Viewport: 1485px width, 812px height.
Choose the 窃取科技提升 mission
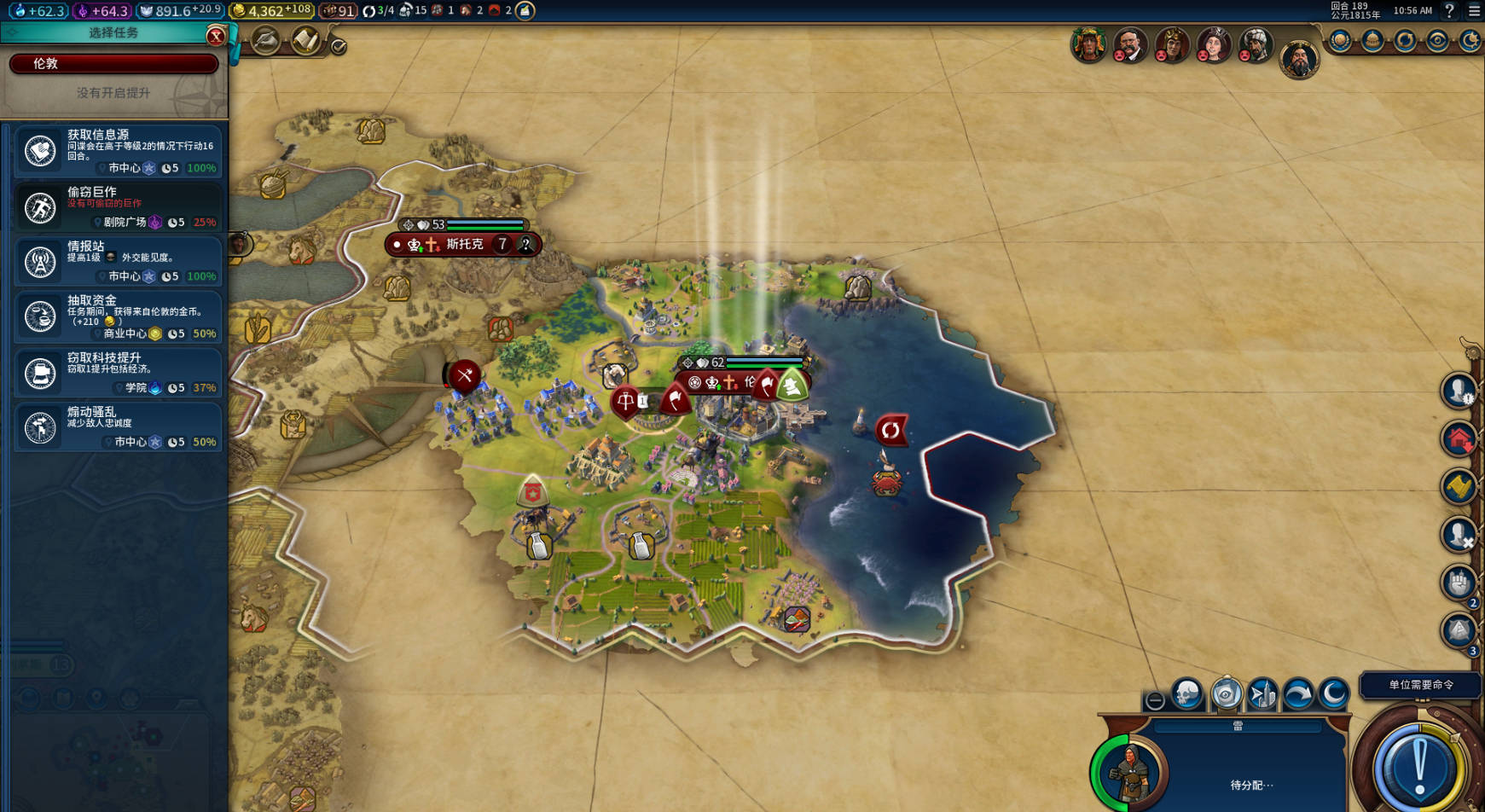[x=118, y=372]
